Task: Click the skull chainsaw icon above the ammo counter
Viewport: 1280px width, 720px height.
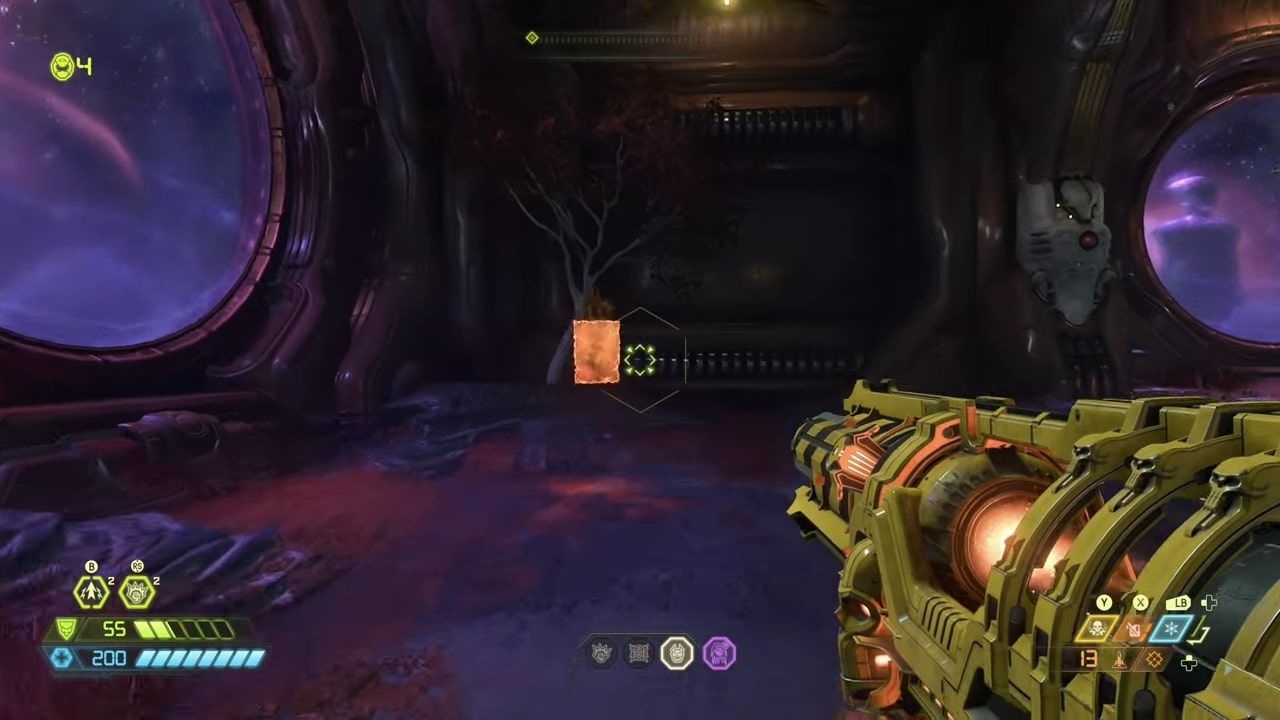Action: [x=1097, y=628]
